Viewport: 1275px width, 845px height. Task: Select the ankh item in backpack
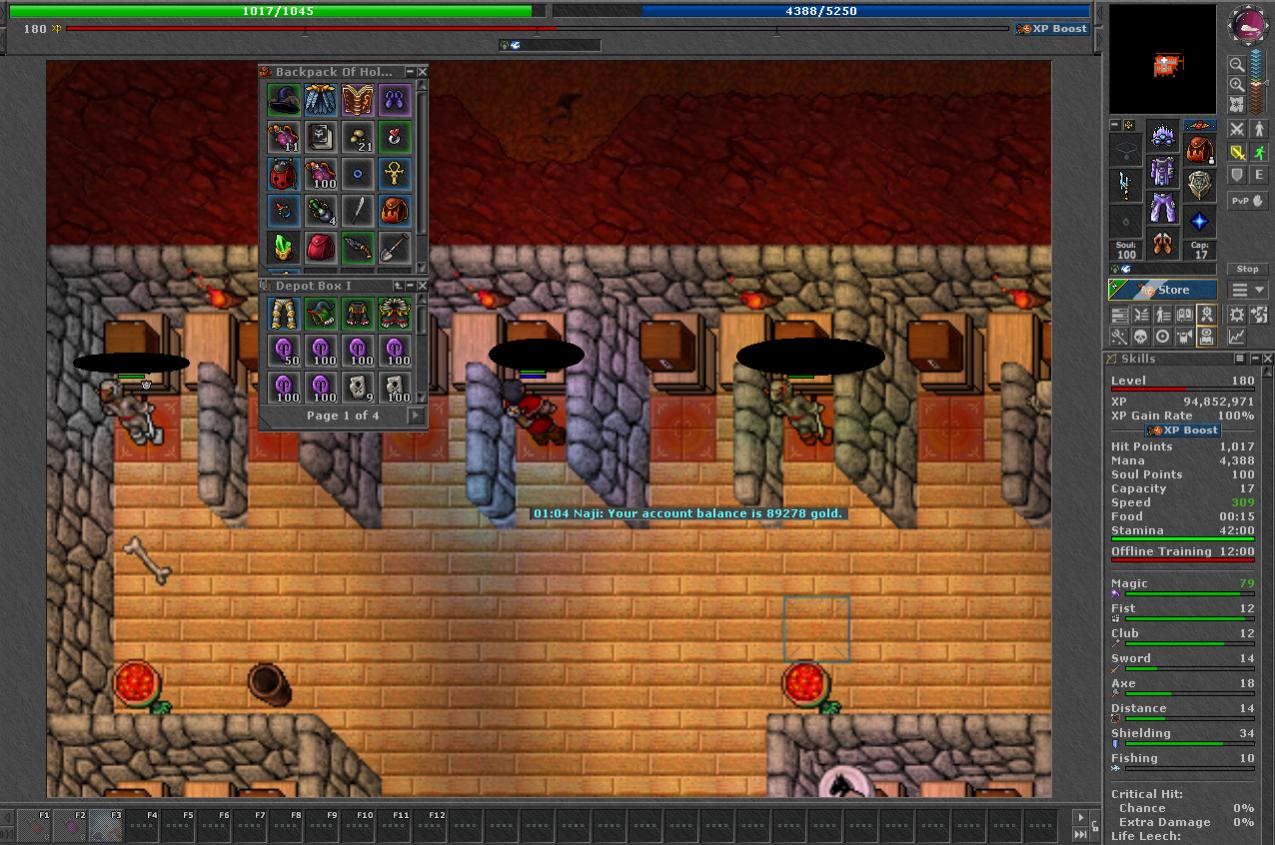[x=395, y=174]
